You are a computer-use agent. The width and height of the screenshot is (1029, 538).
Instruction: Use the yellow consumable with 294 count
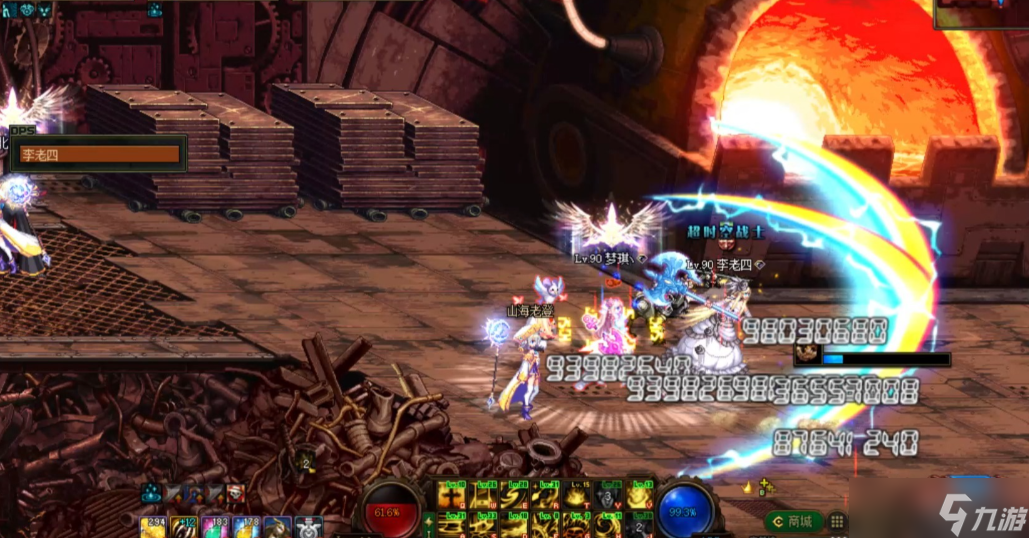click(x=153, y=527)
